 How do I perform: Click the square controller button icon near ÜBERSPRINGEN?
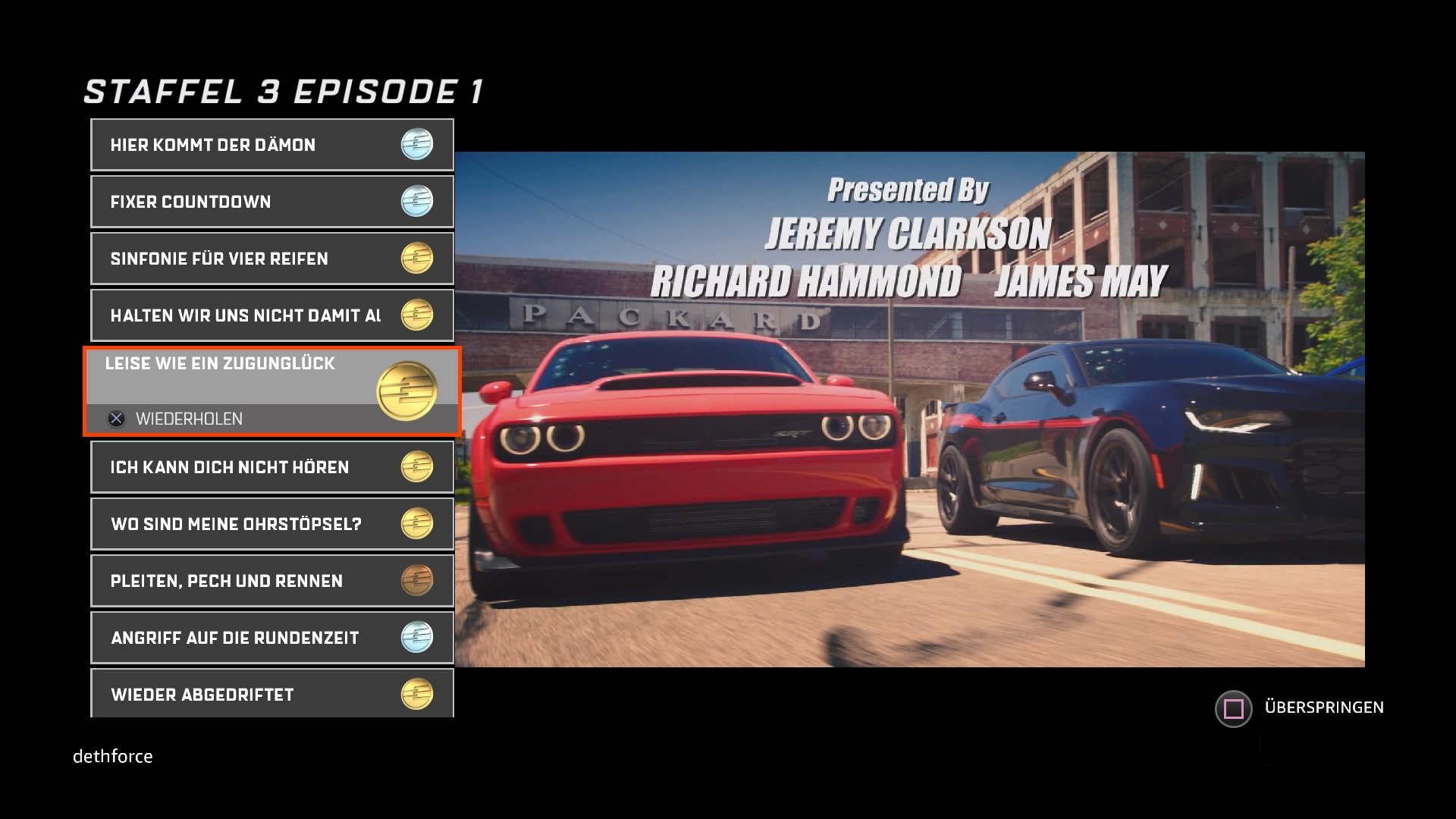pos(1232,707)
